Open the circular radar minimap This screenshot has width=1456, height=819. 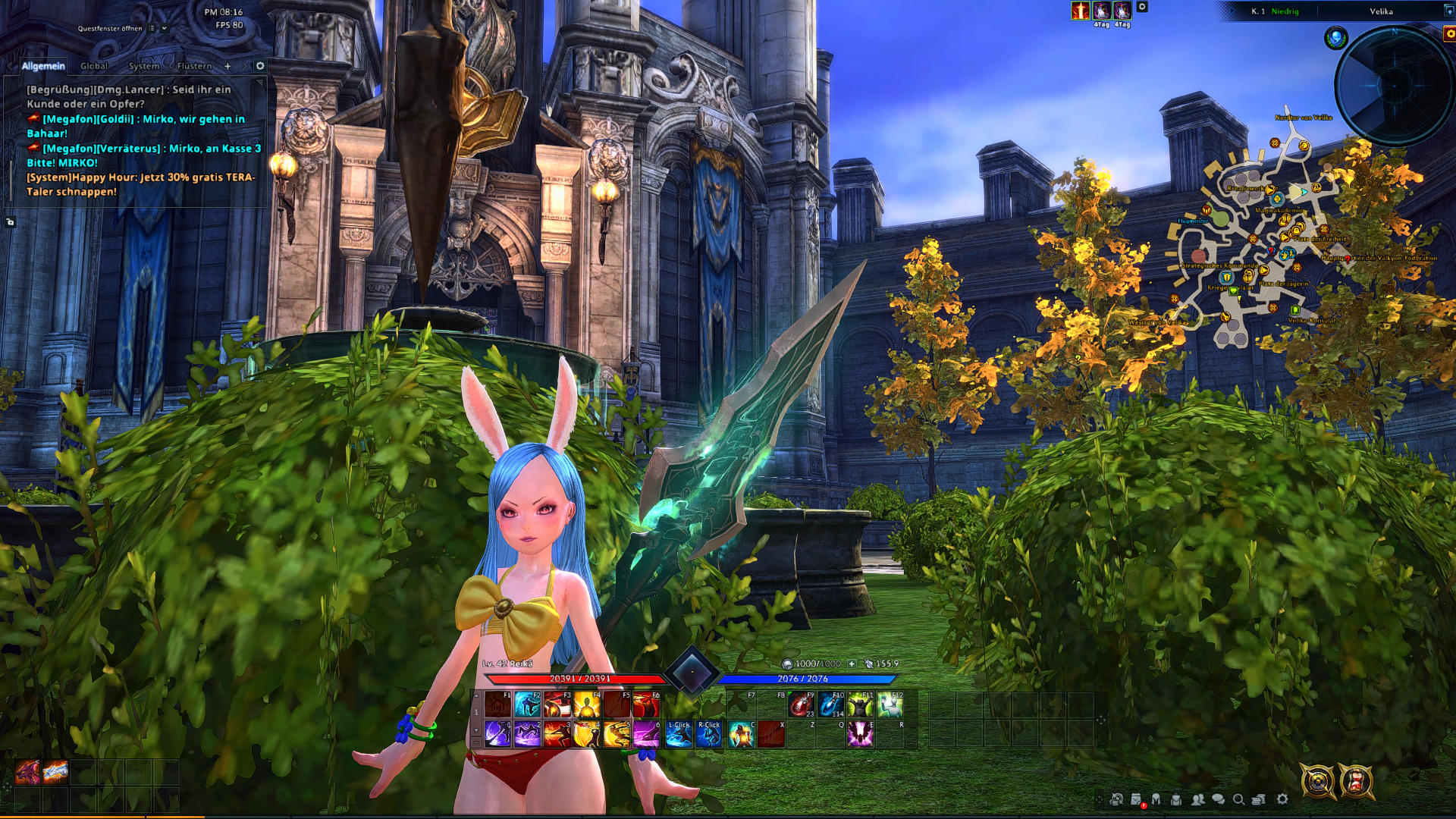tap(1394, 86)
